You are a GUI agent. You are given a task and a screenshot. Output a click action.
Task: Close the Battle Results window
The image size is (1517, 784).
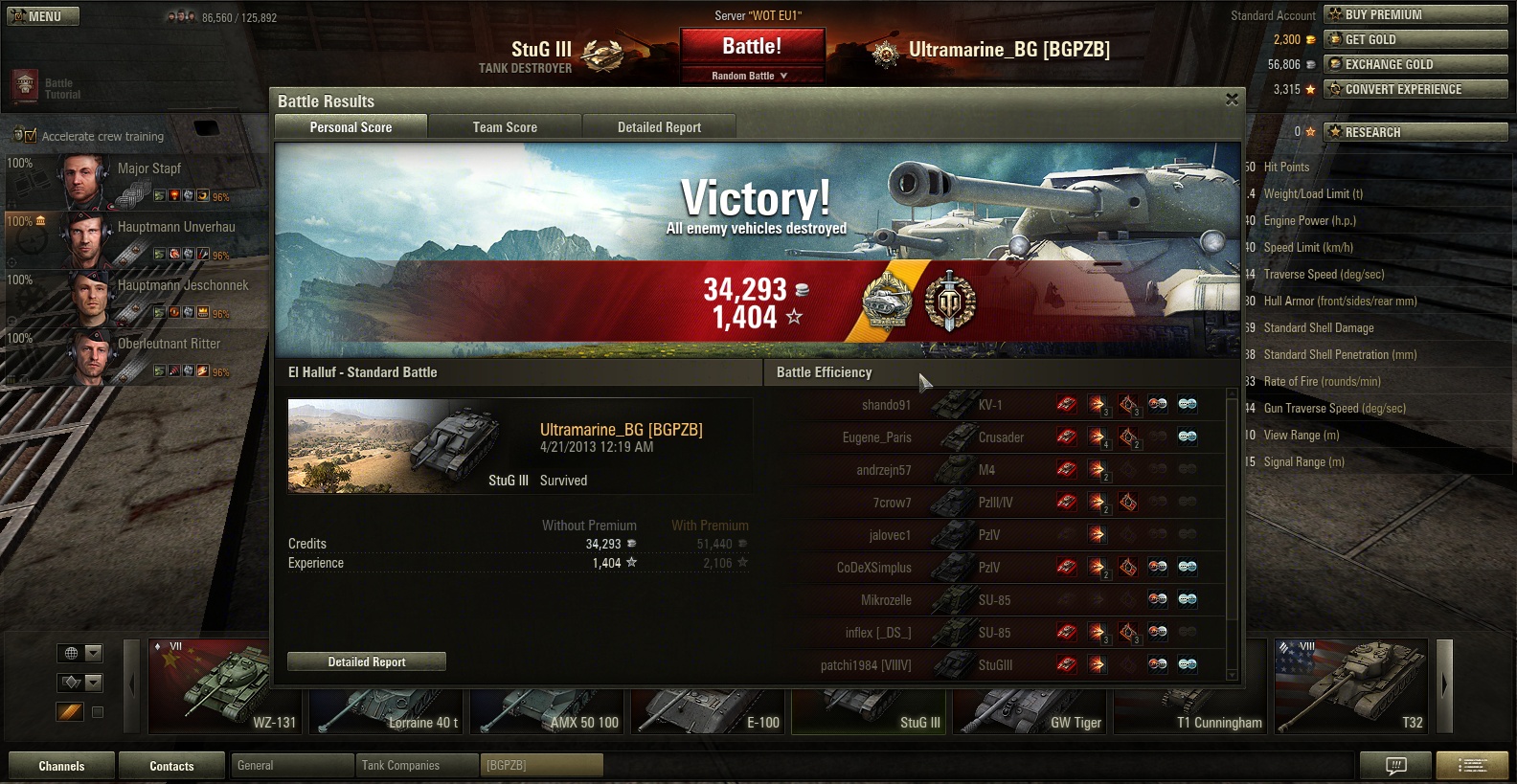(x=1232, y=100)
